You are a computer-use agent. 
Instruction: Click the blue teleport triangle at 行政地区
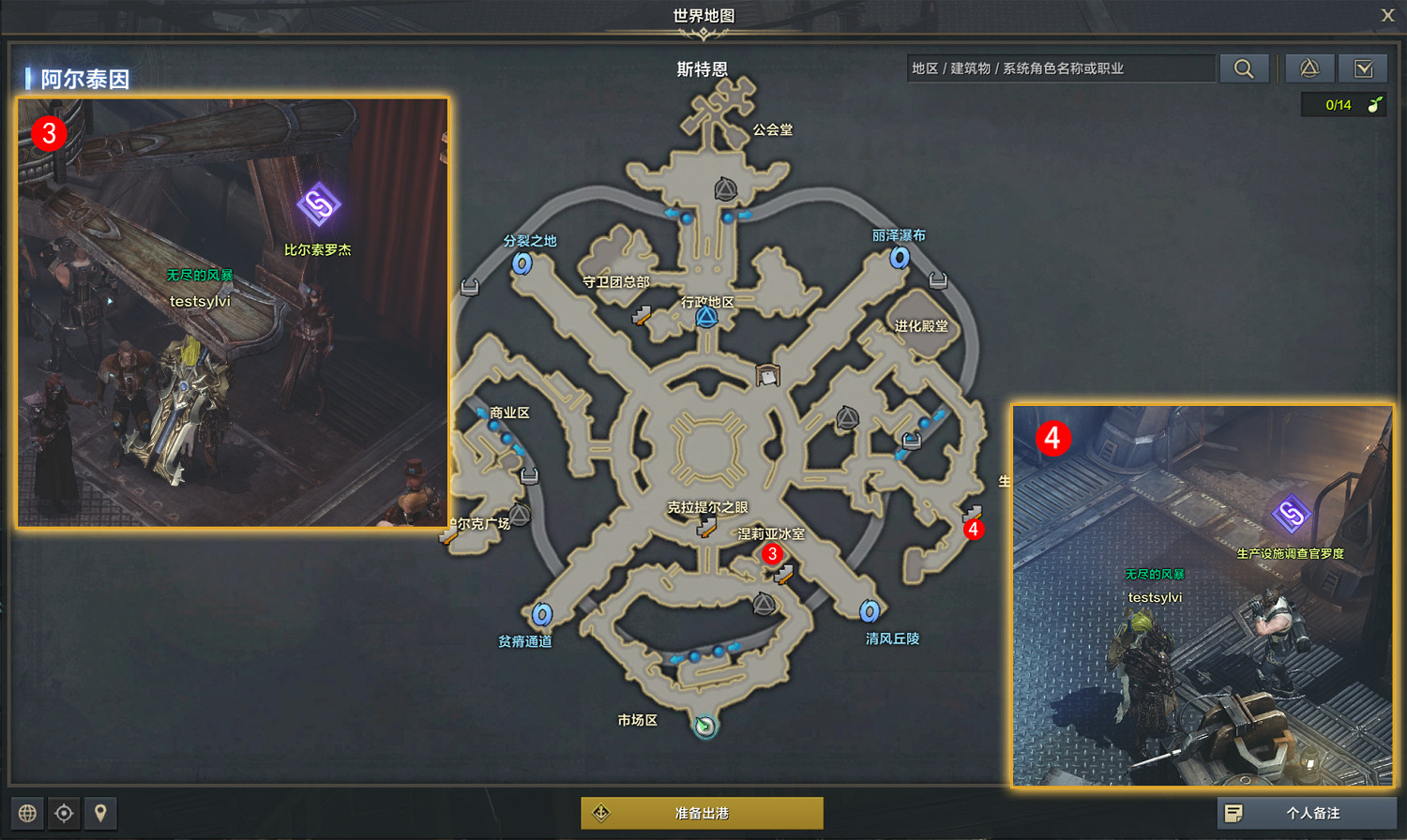pyautogui.click(x=705, y=316)
